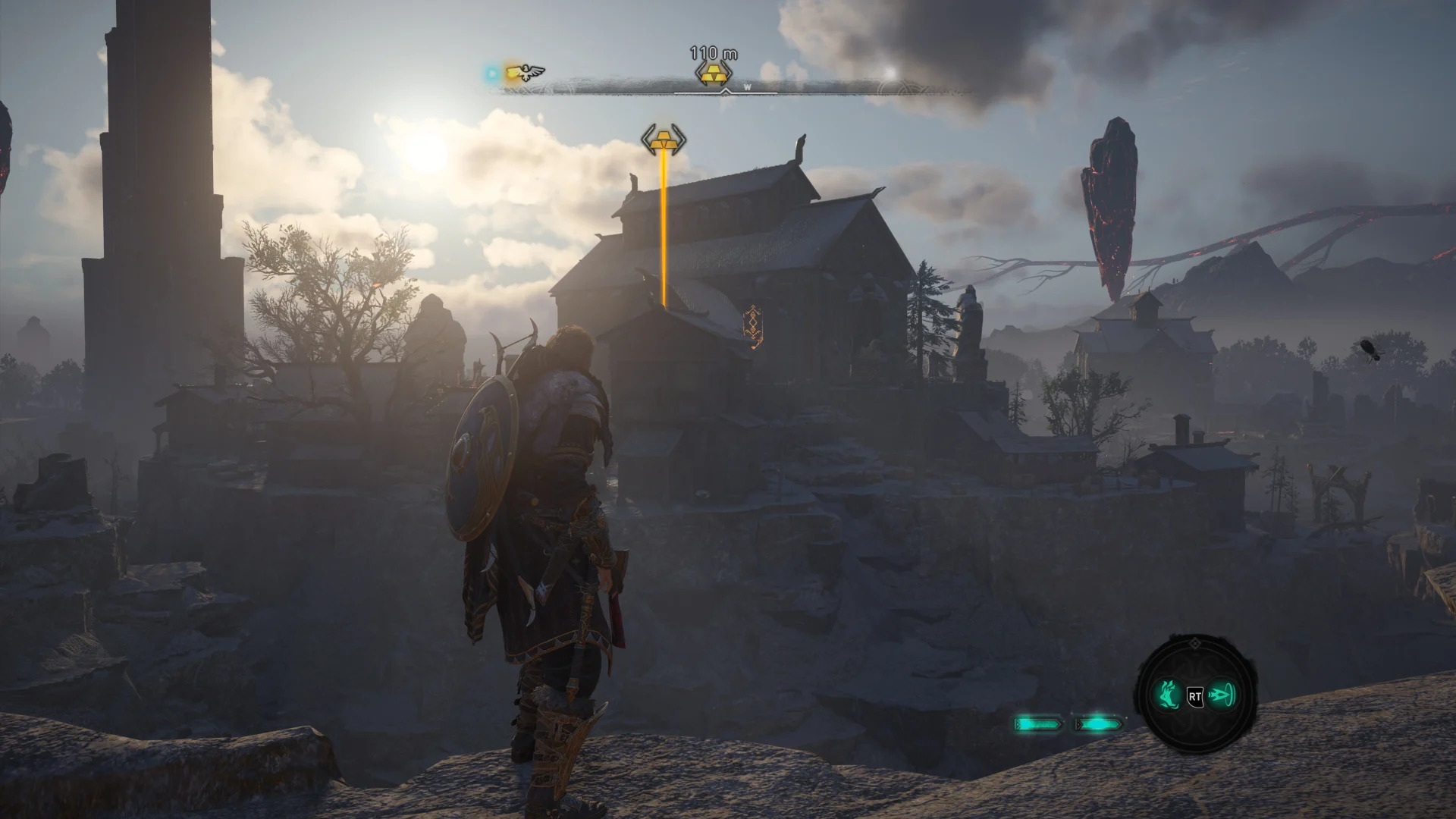Select the orange rune marker on the building
1456x819 pixels.
(x=752, y=326)
